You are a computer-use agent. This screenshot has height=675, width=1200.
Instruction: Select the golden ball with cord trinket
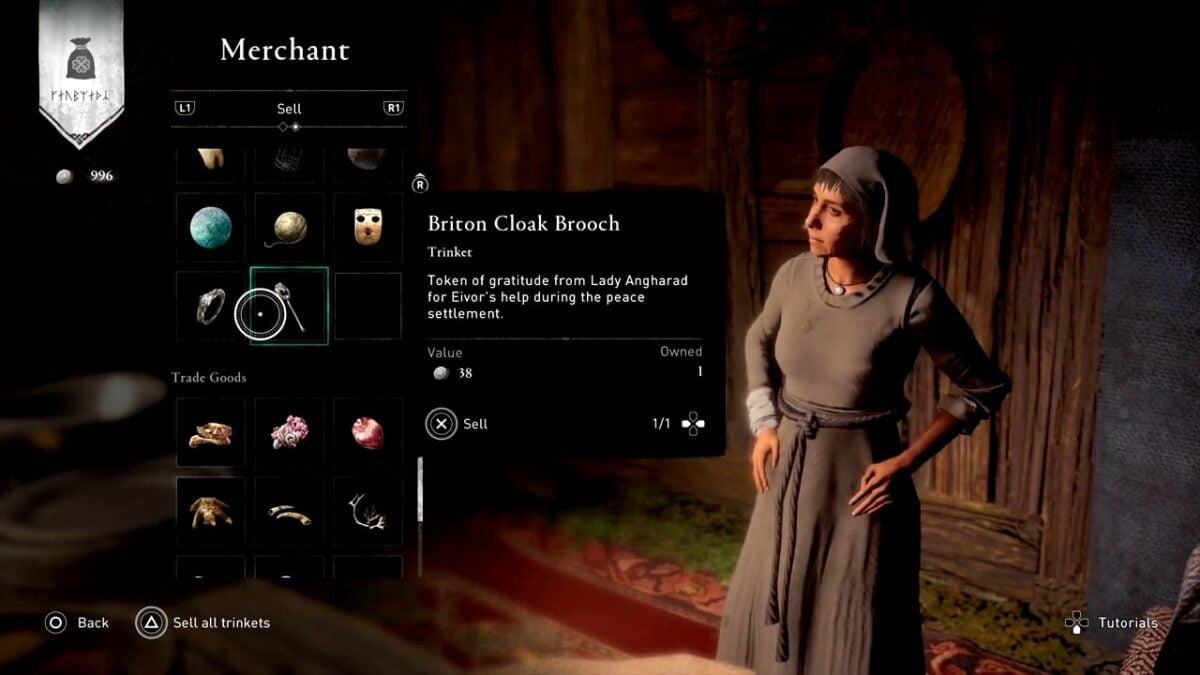[289, 228]
